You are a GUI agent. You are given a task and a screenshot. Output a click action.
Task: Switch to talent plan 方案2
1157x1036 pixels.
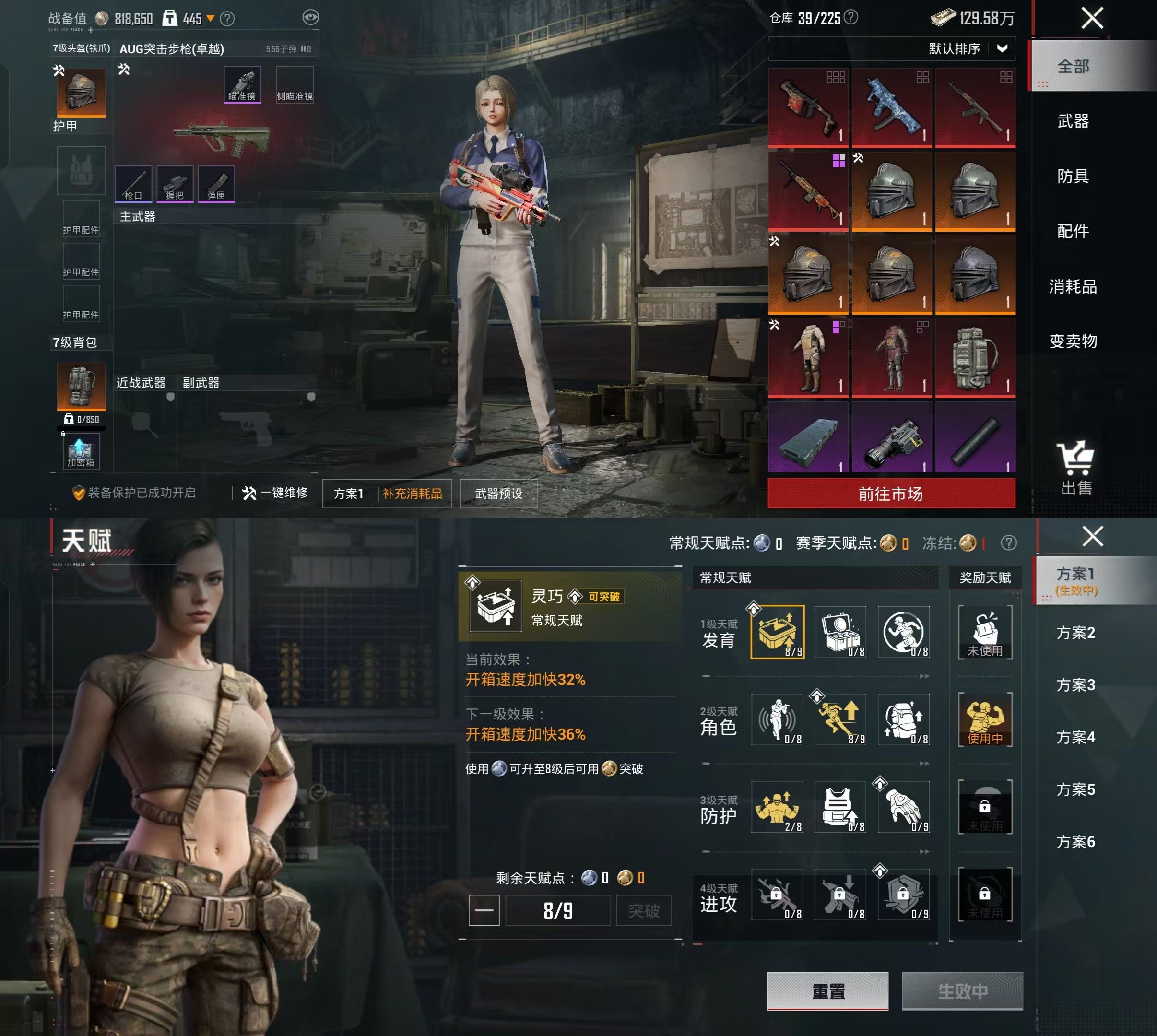(1075, 633)
